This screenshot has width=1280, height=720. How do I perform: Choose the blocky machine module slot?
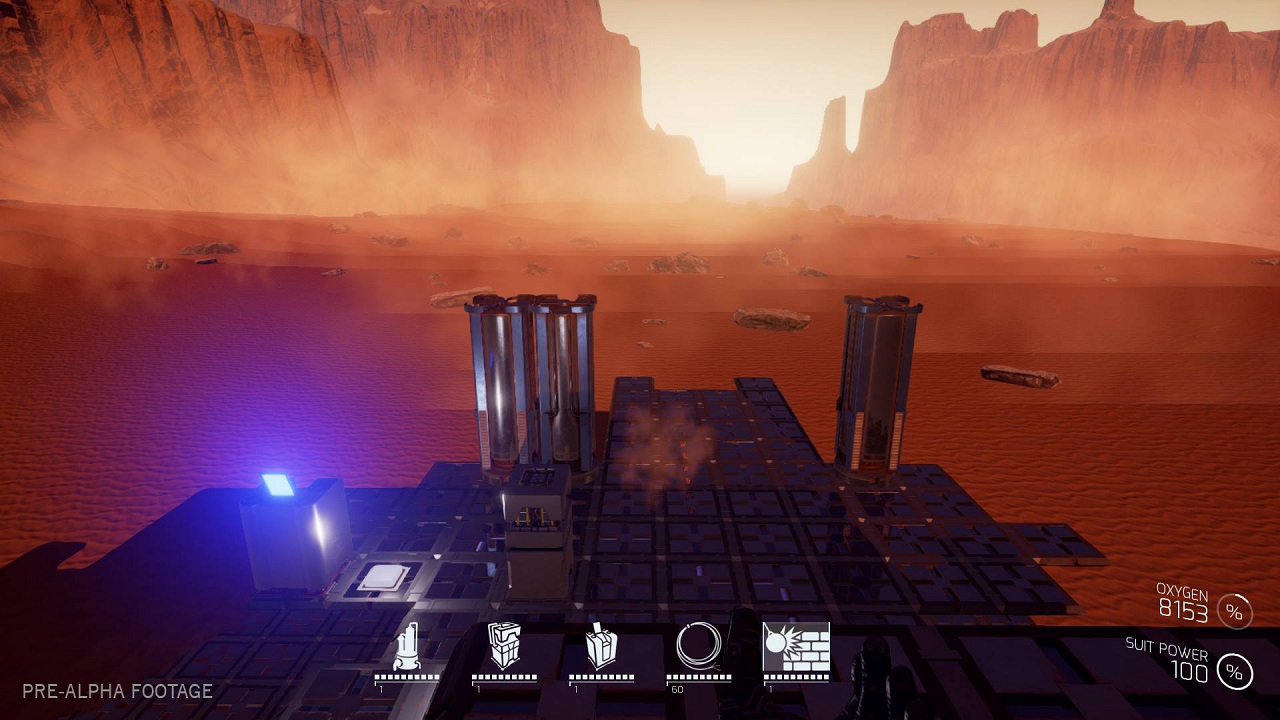click(x=504, y=646)
